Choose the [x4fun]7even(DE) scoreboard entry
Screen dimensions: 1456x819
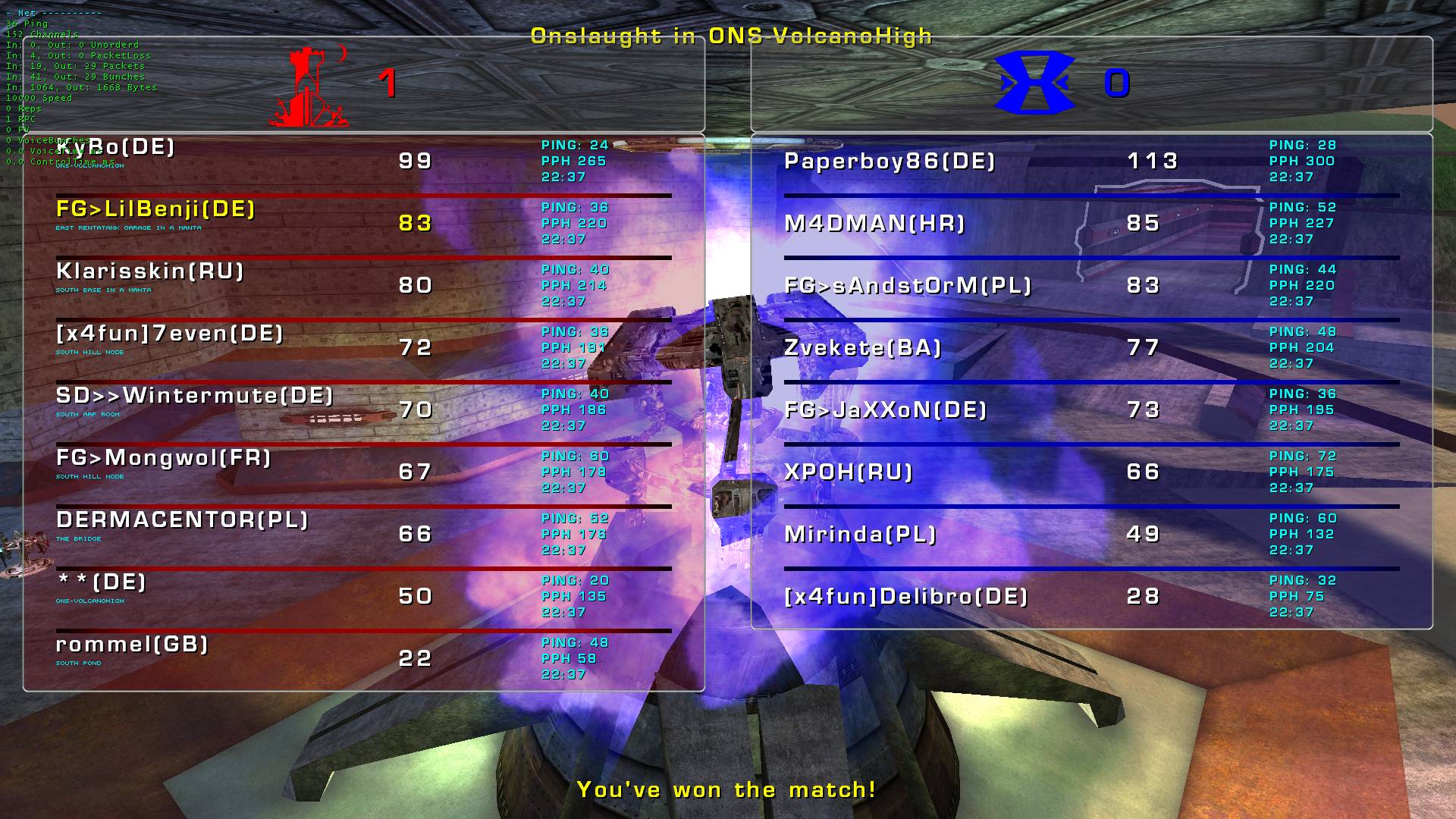tap(169, 334)
